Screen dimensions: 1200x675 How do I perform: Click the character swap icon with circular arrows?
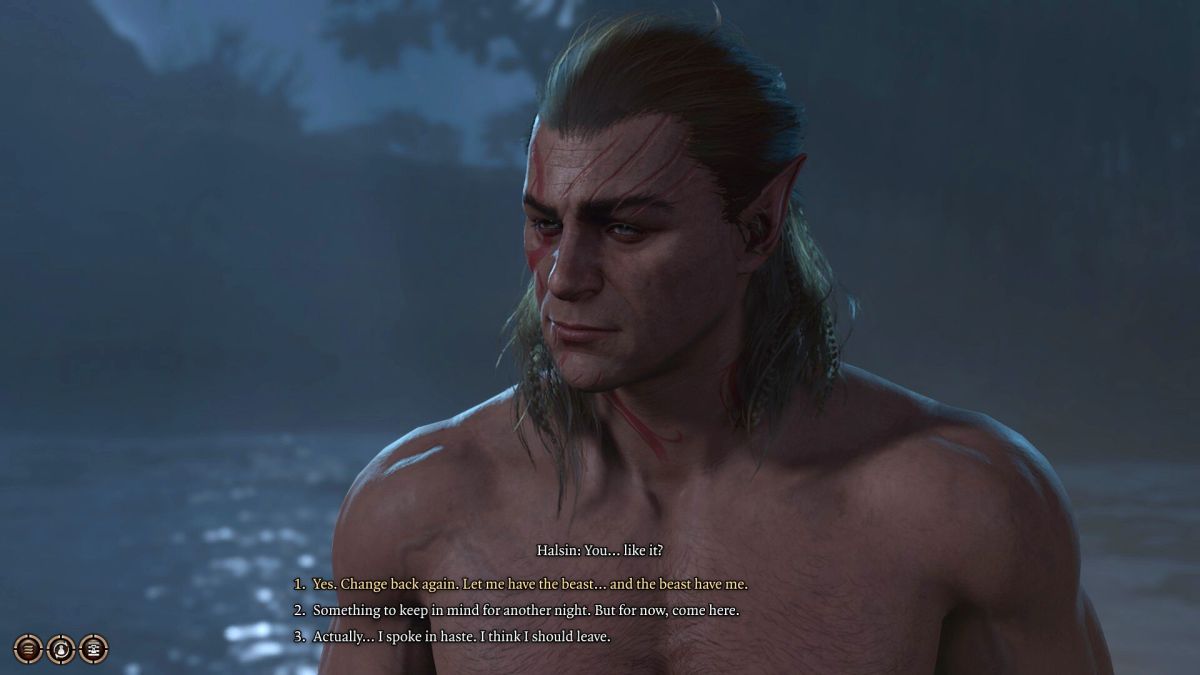tap(61, 649)
